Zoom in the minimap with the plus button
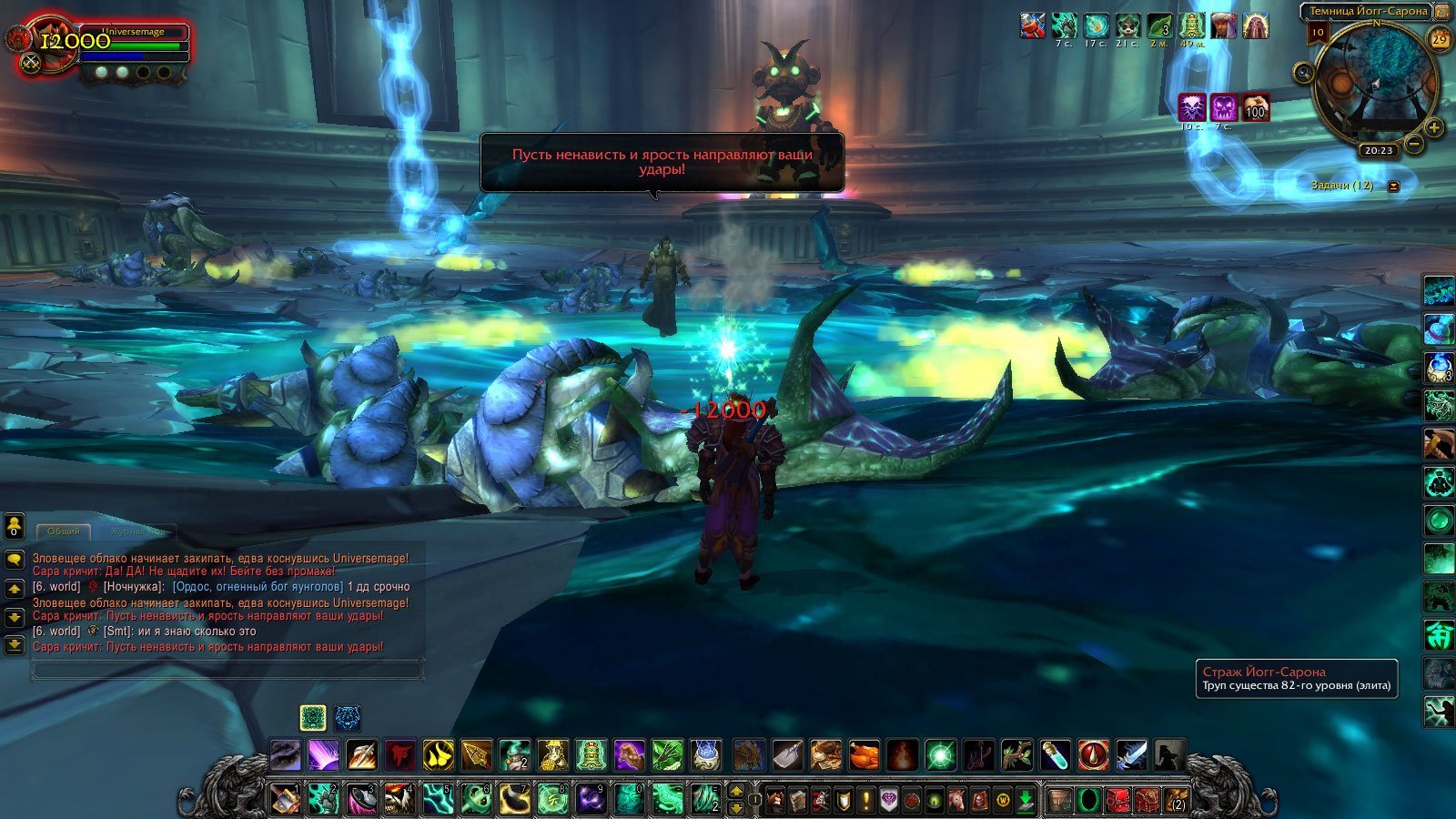 (1433, 127)
